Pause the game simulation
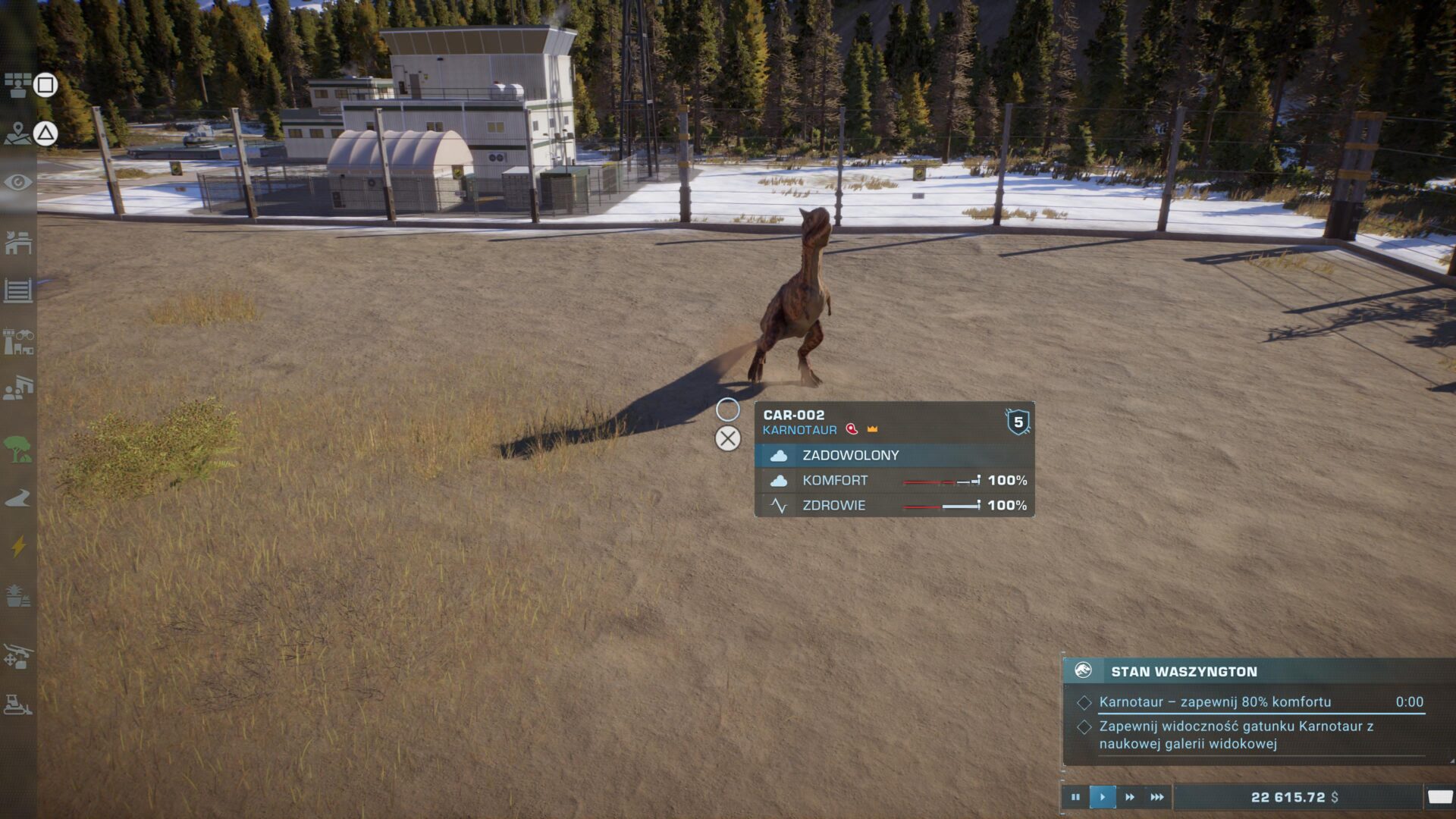 [x=1075, y=797]
